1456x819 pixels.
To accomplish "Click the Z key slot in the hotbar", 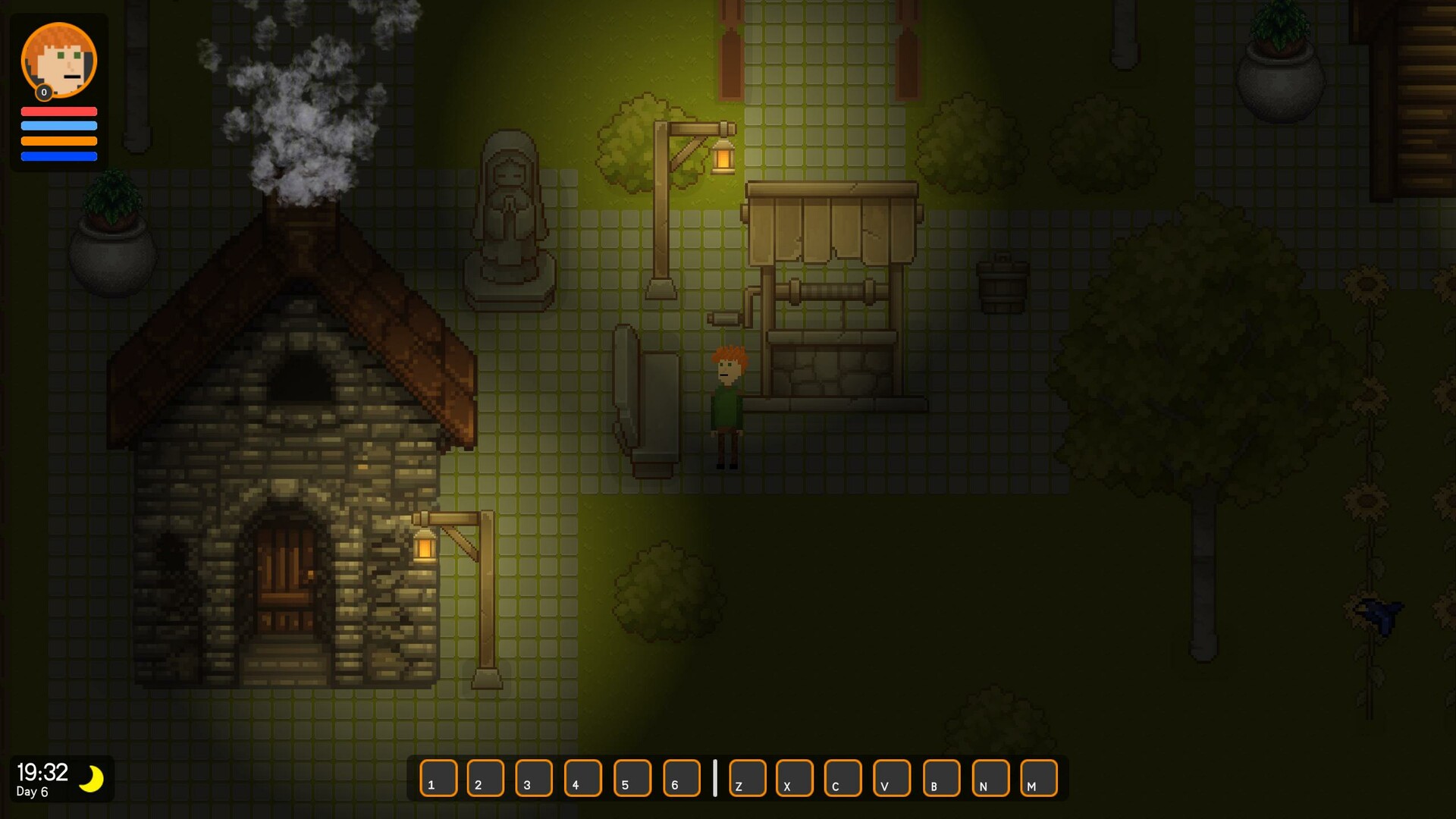I will tap(746, 779).
